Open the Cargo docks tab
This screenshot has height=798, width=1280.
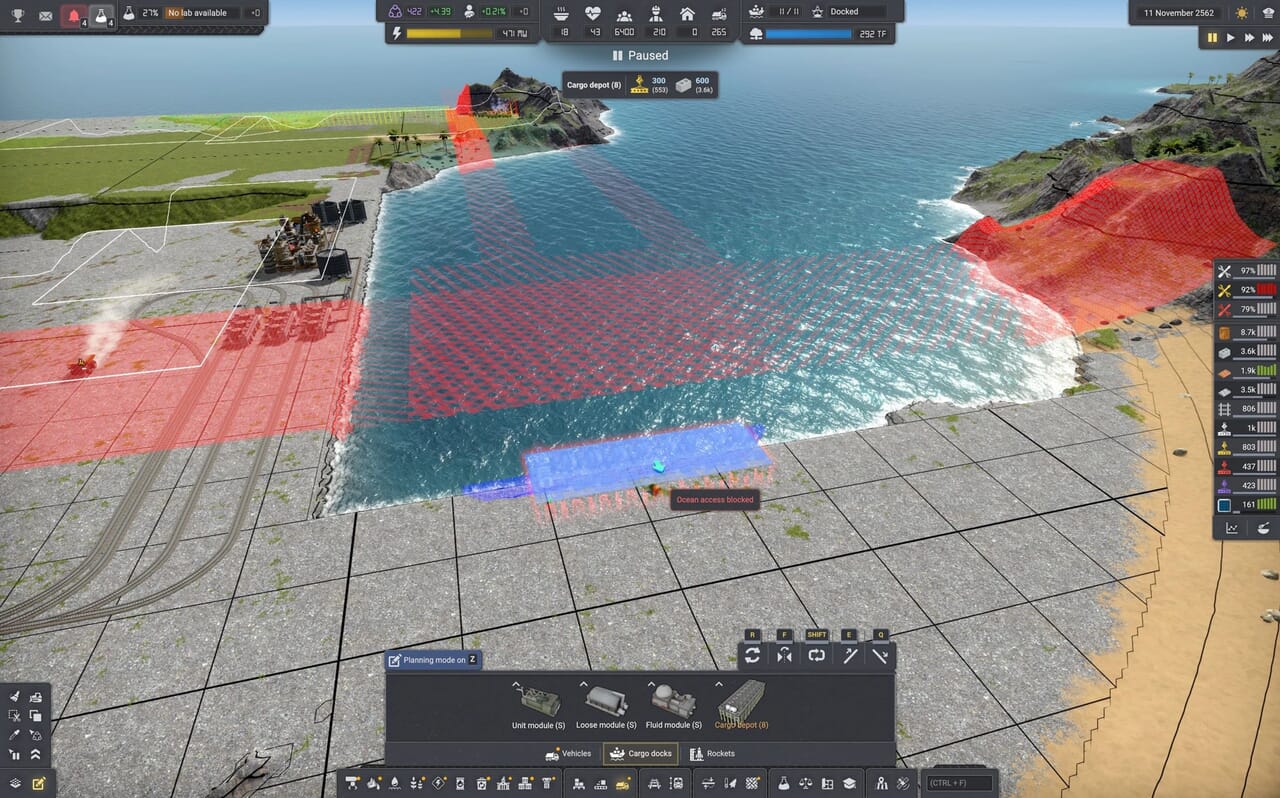(640, 753)
